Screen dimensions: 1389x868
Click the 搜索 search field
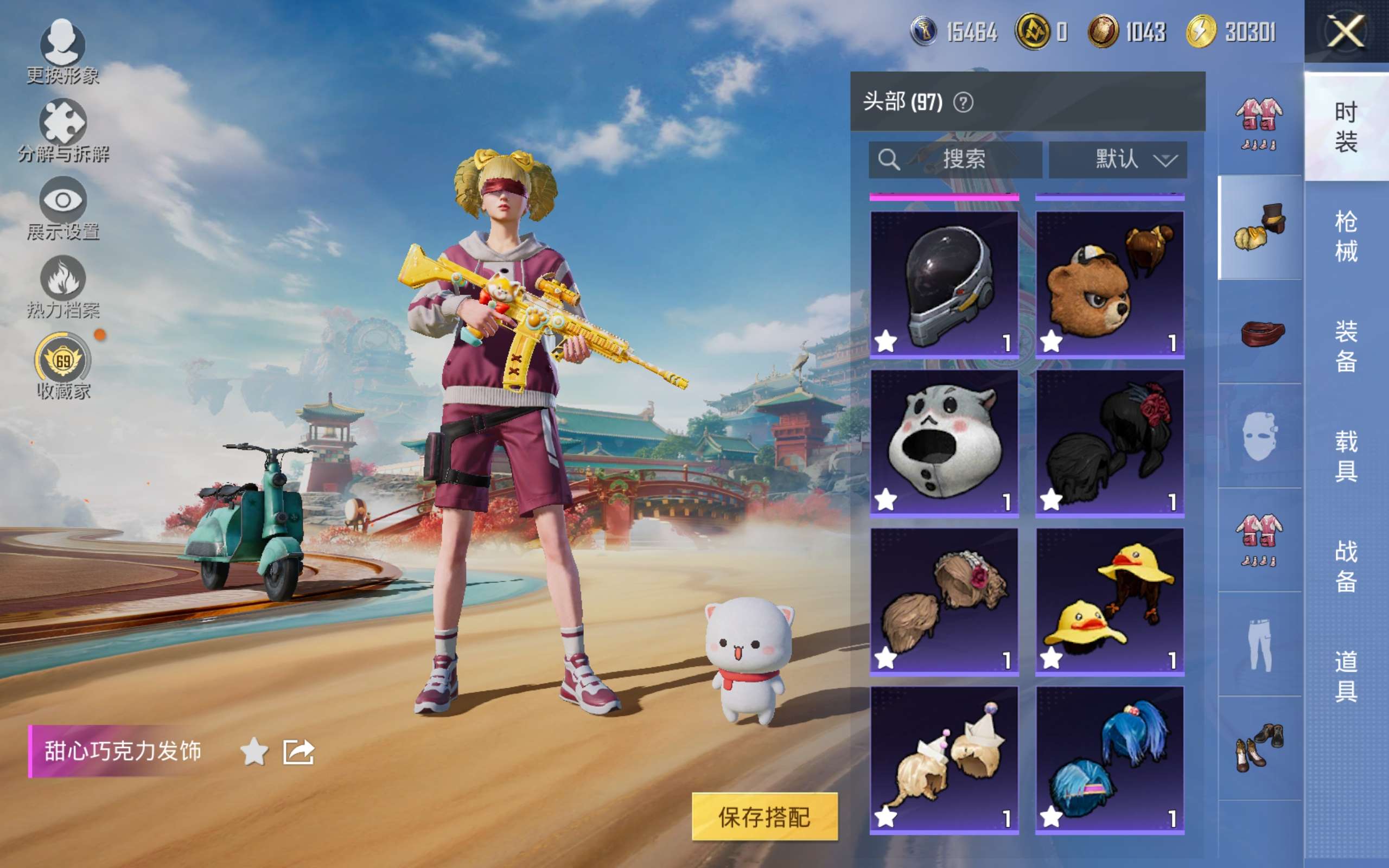tap(955, 159)
